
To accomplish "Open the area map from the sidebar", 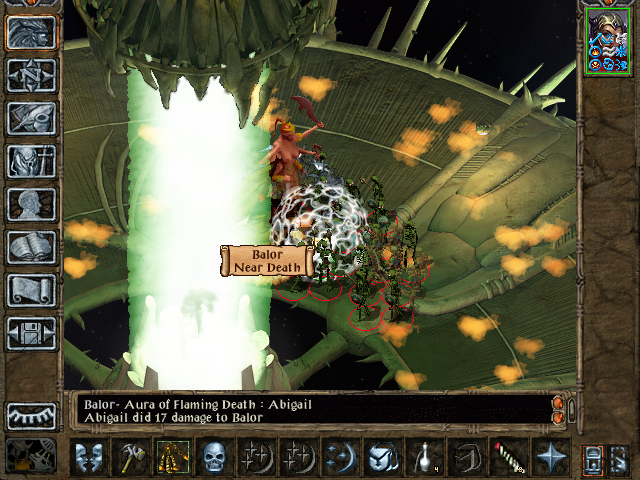I will (31, 75).
